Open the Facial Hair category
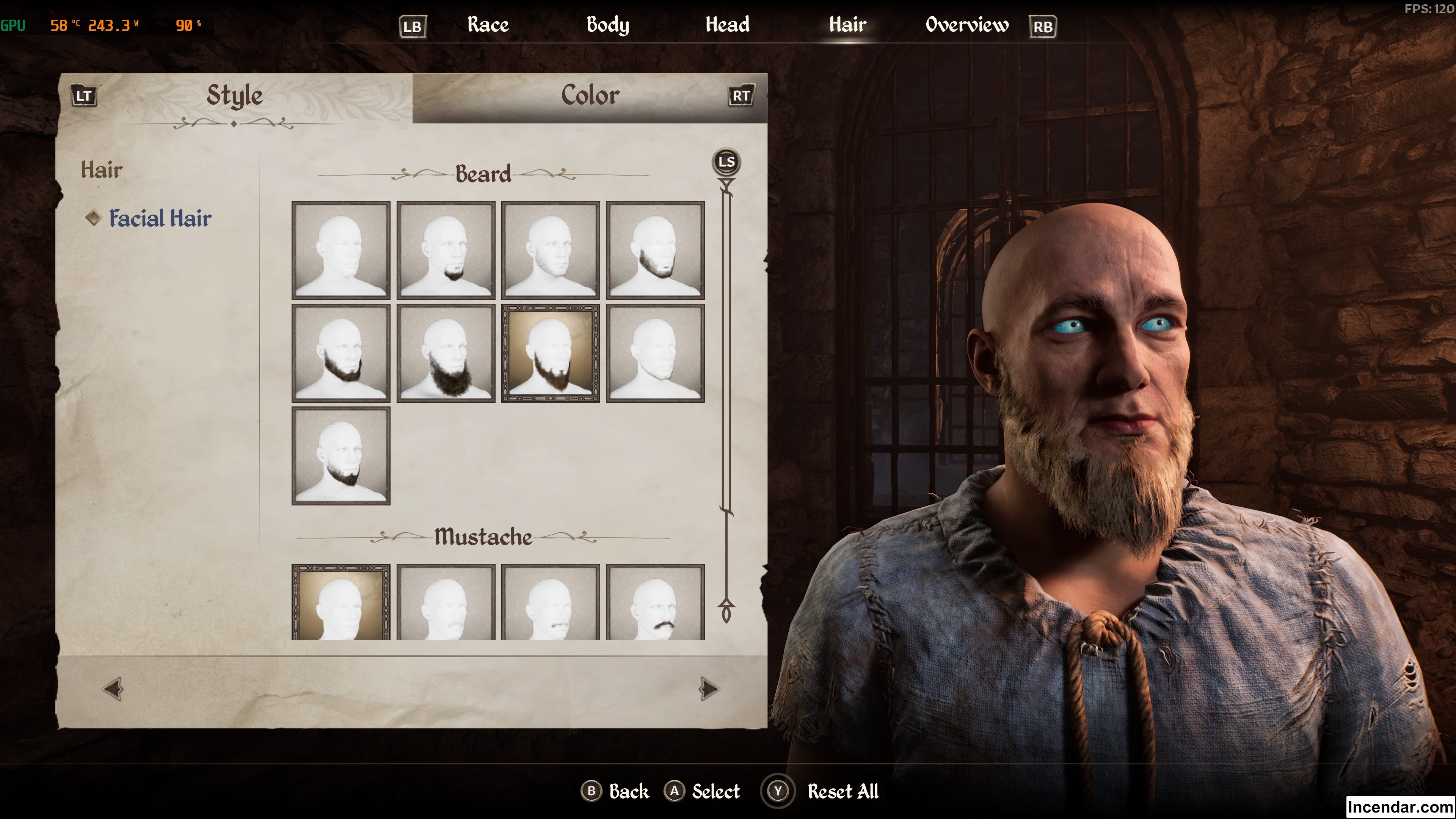This screenshot has height=819, width=1456. pyautogui.click(x=160, y=218)
